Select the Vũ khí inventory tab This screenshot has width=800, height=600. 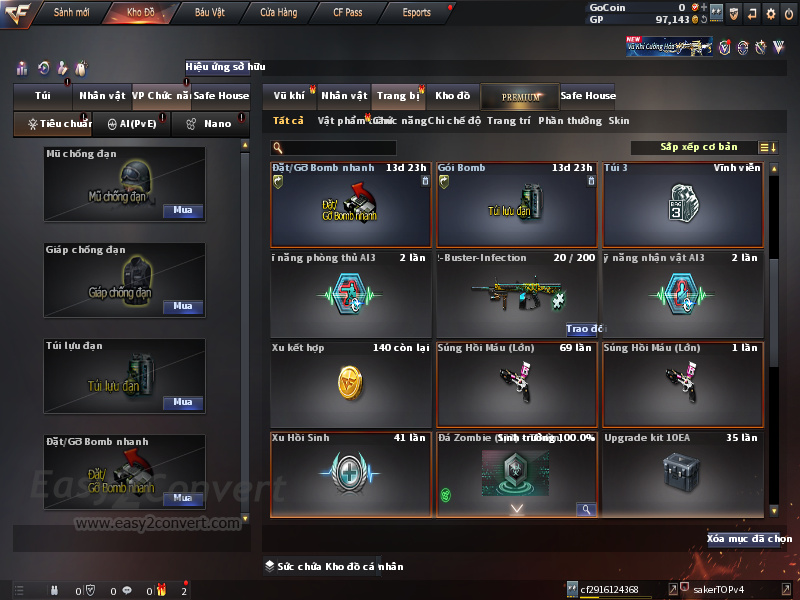(290, 96)
